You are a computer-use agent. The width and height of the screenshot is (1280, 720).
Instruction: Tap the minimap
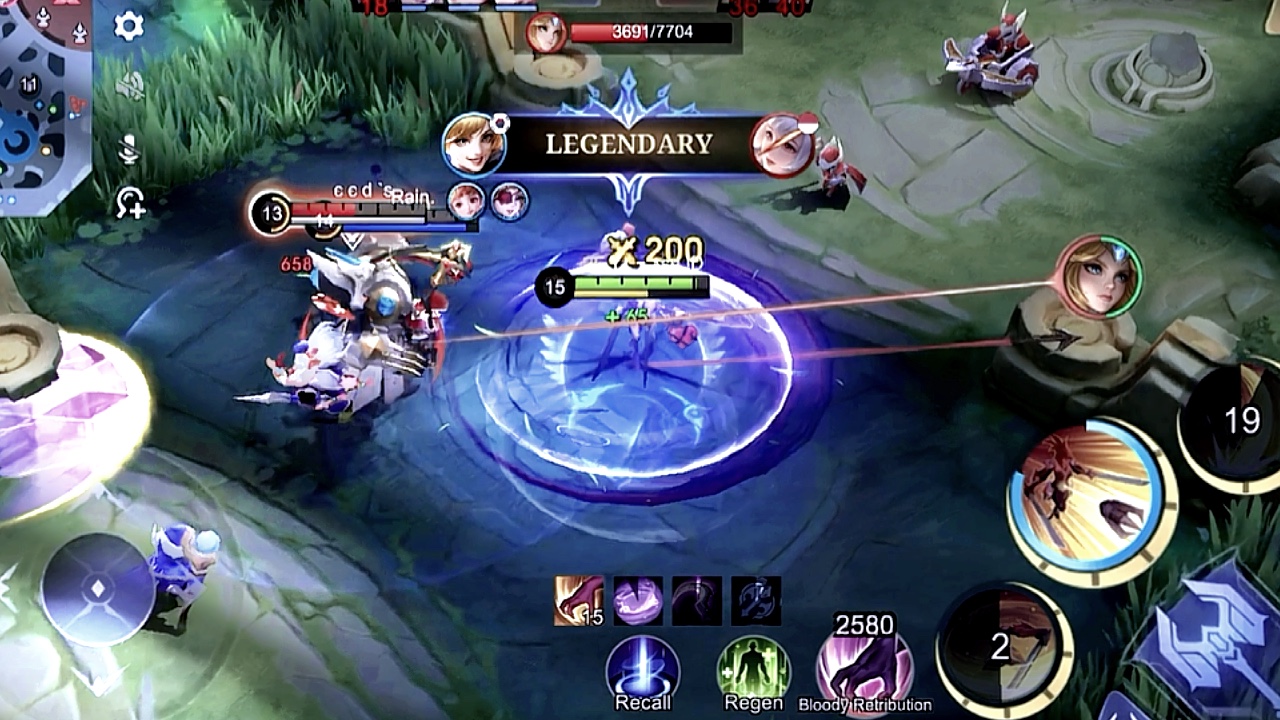(45, 105)
